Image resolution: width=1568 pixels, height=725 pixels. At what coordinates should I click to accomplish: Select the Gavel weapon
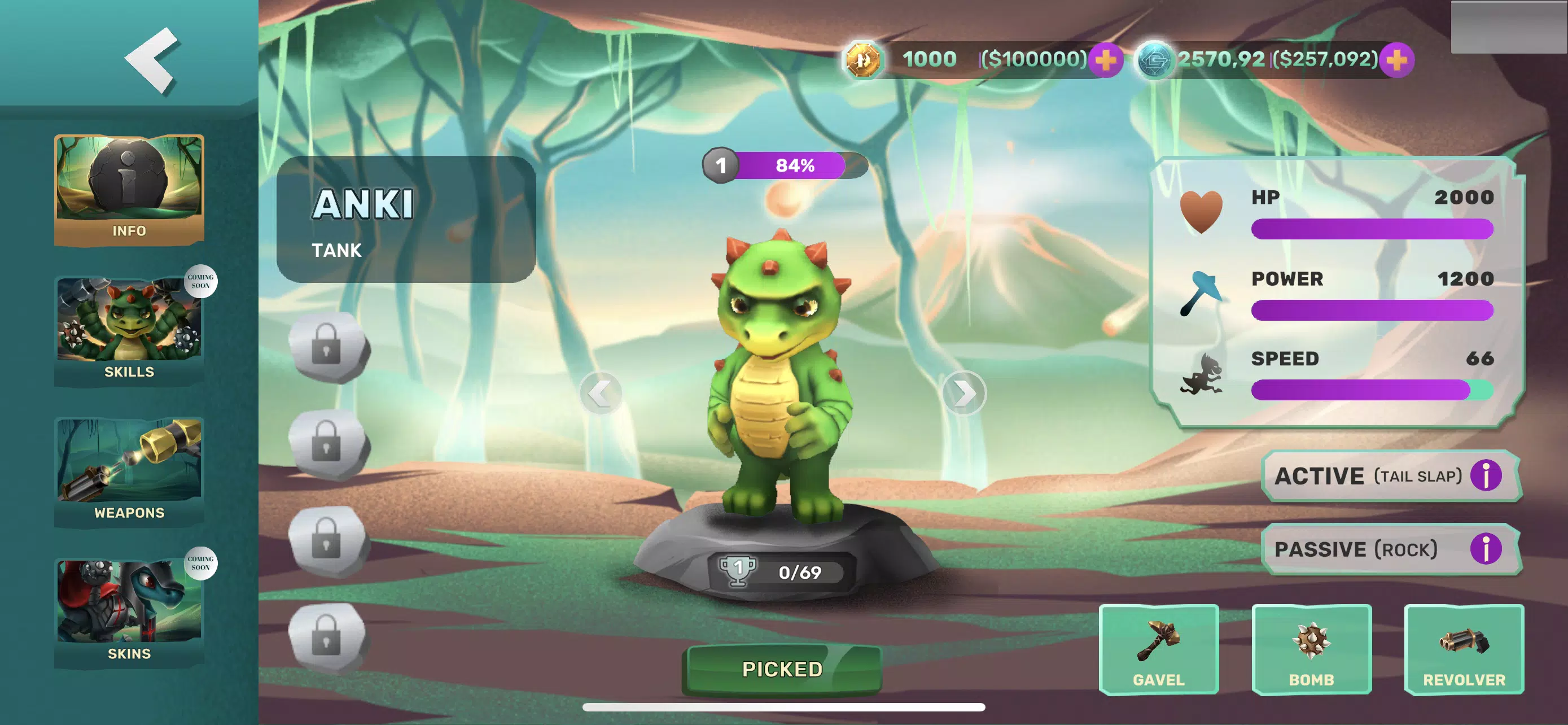click(x=1158, y=649)
